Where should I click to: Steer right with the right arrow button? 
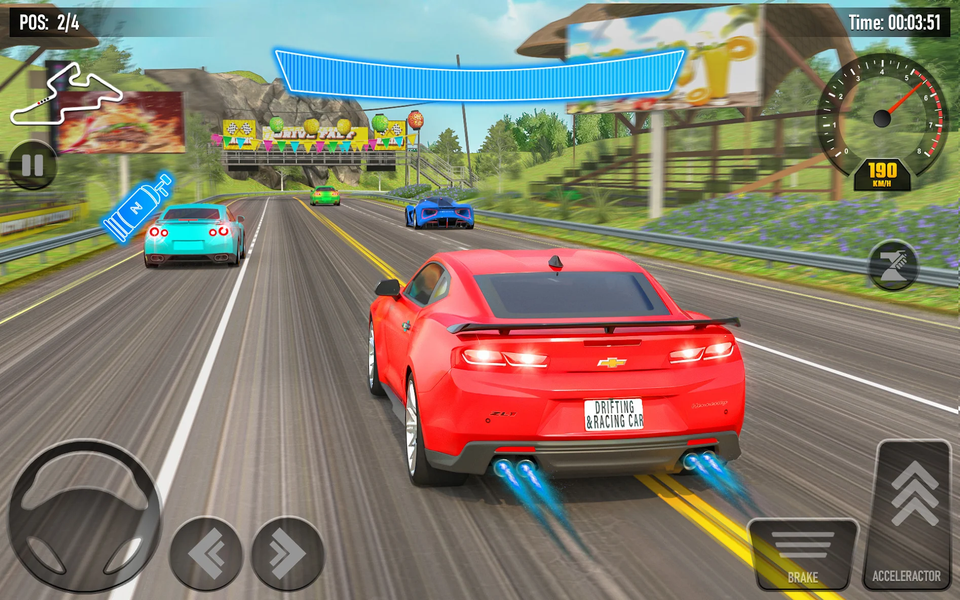pos(287,553)
